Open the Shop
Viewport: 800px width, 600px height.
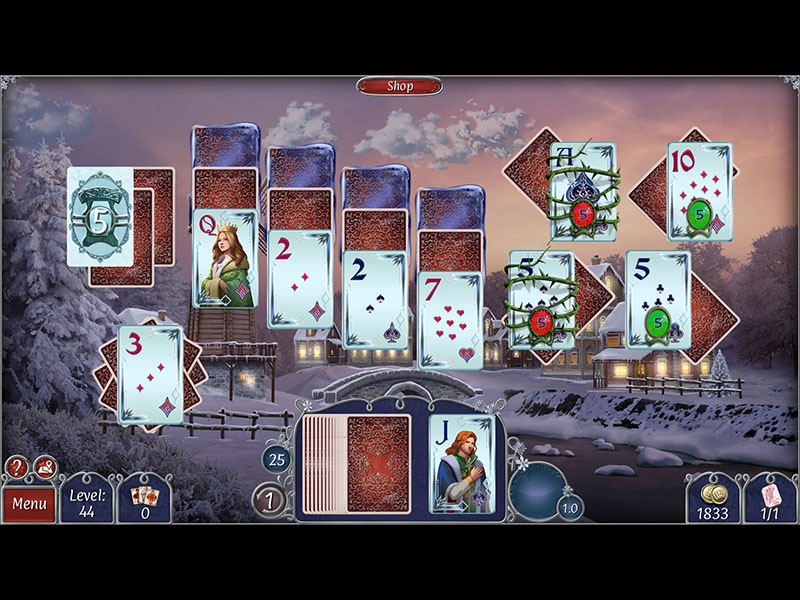coord(399,86)
